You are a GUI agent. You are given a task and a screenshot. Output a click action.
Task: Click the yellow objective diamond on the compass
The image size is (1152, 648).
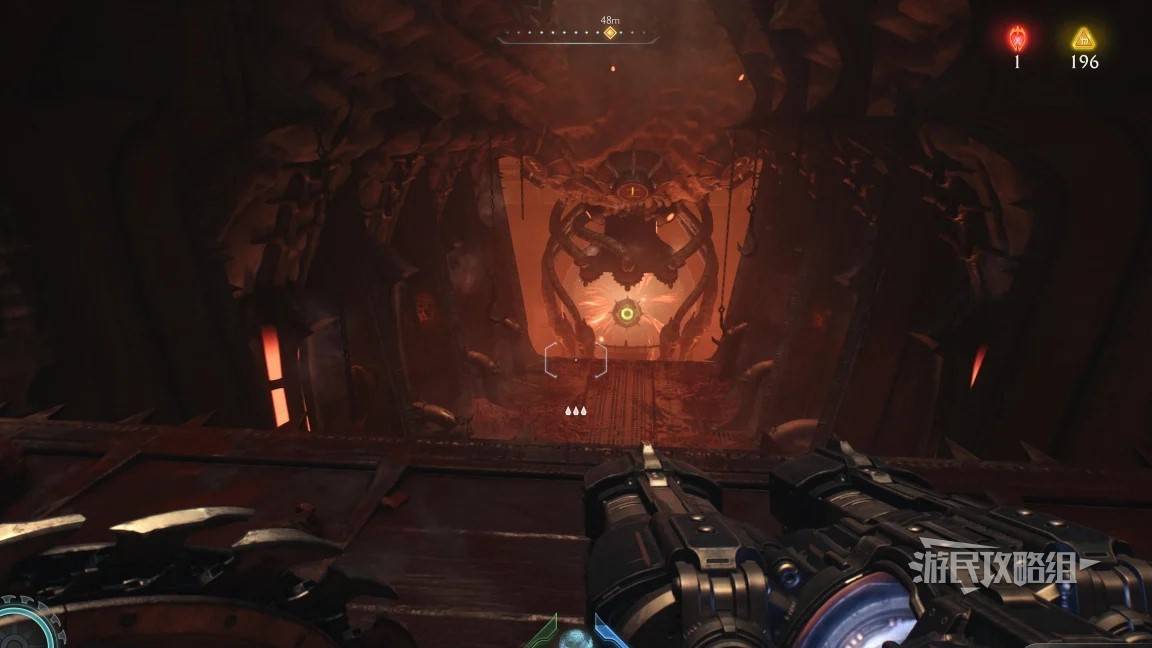point(609,33)
